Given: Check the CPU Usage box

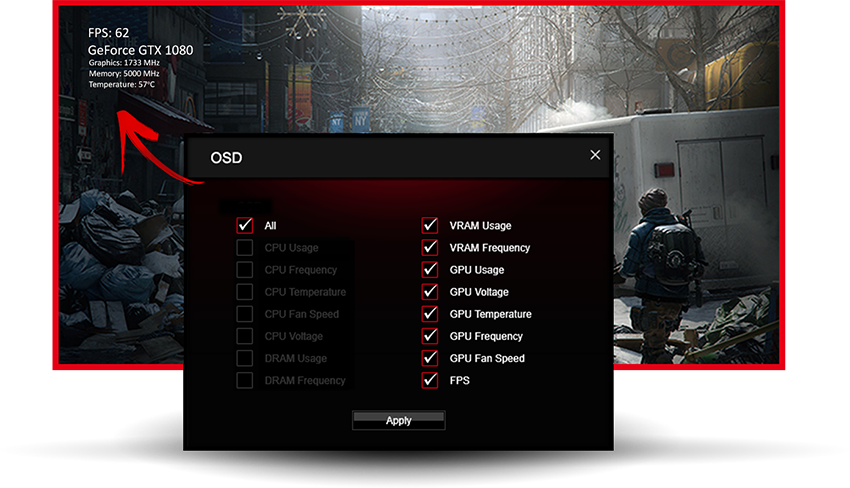Looking at the screenshot, I should [x=245, y=248].
